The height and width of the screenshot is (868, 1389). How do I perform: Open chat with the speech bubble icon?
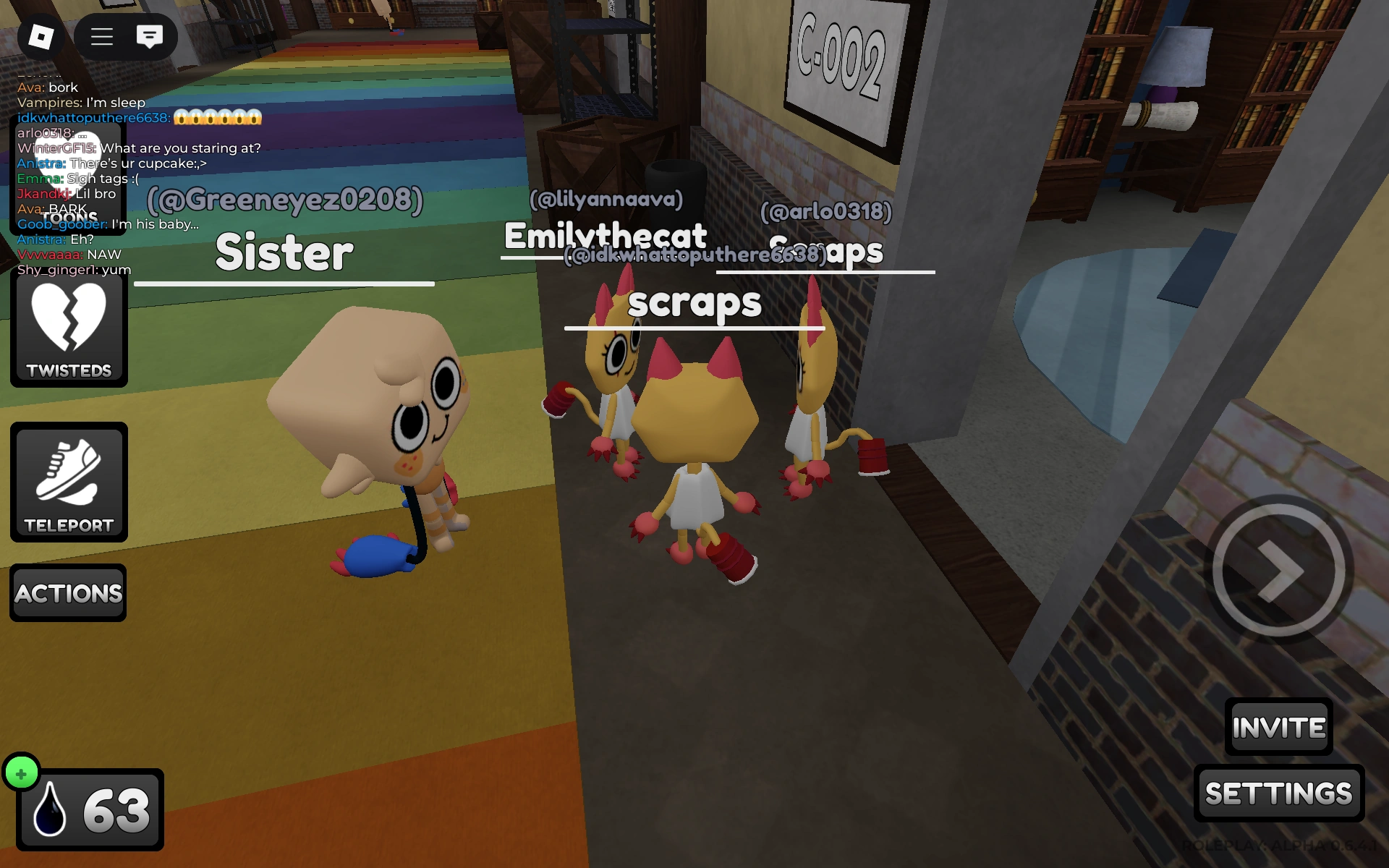[x=150, y=37]
